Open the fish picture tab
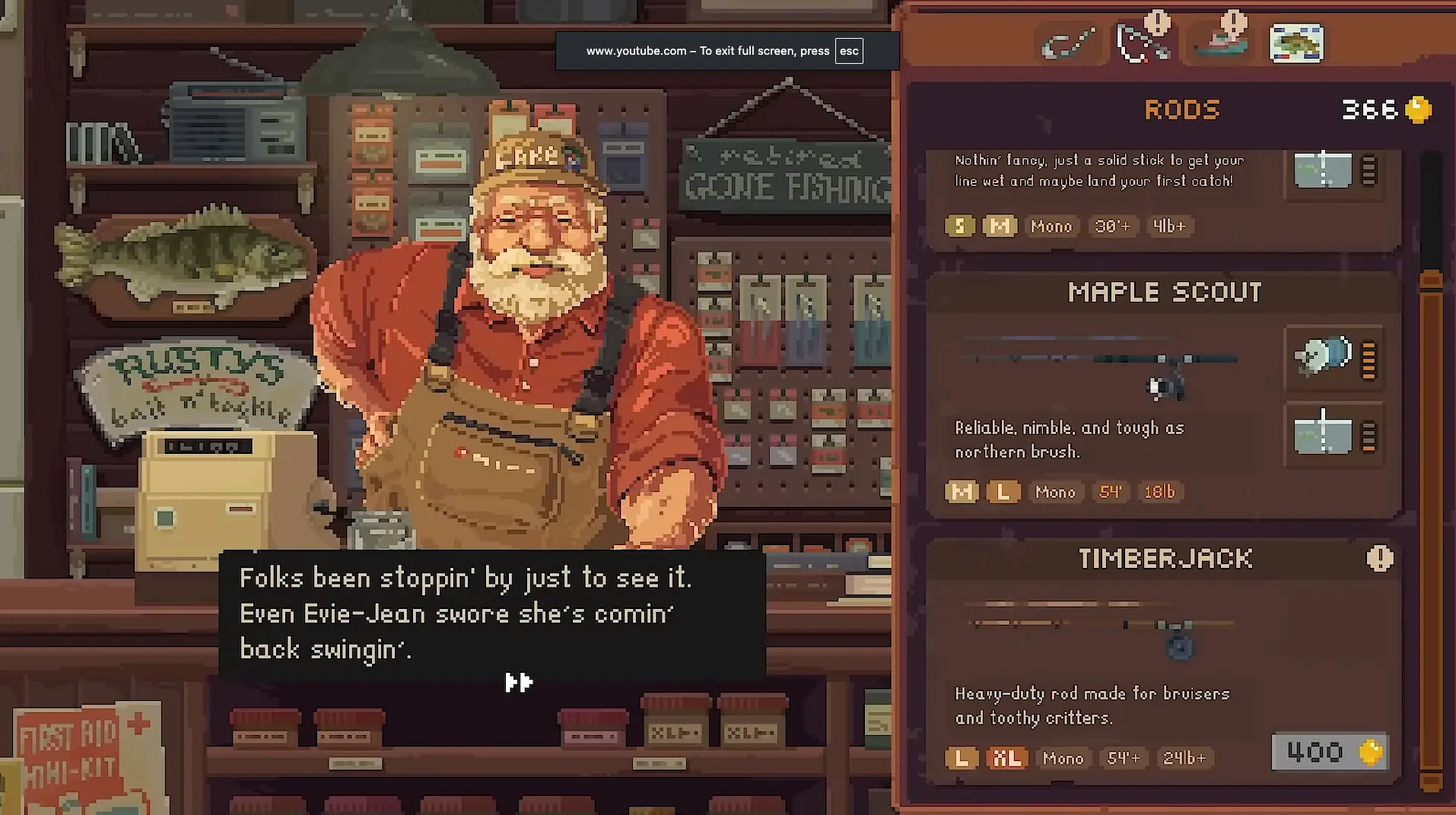The image size is (1456, 815). point(1296,44)
